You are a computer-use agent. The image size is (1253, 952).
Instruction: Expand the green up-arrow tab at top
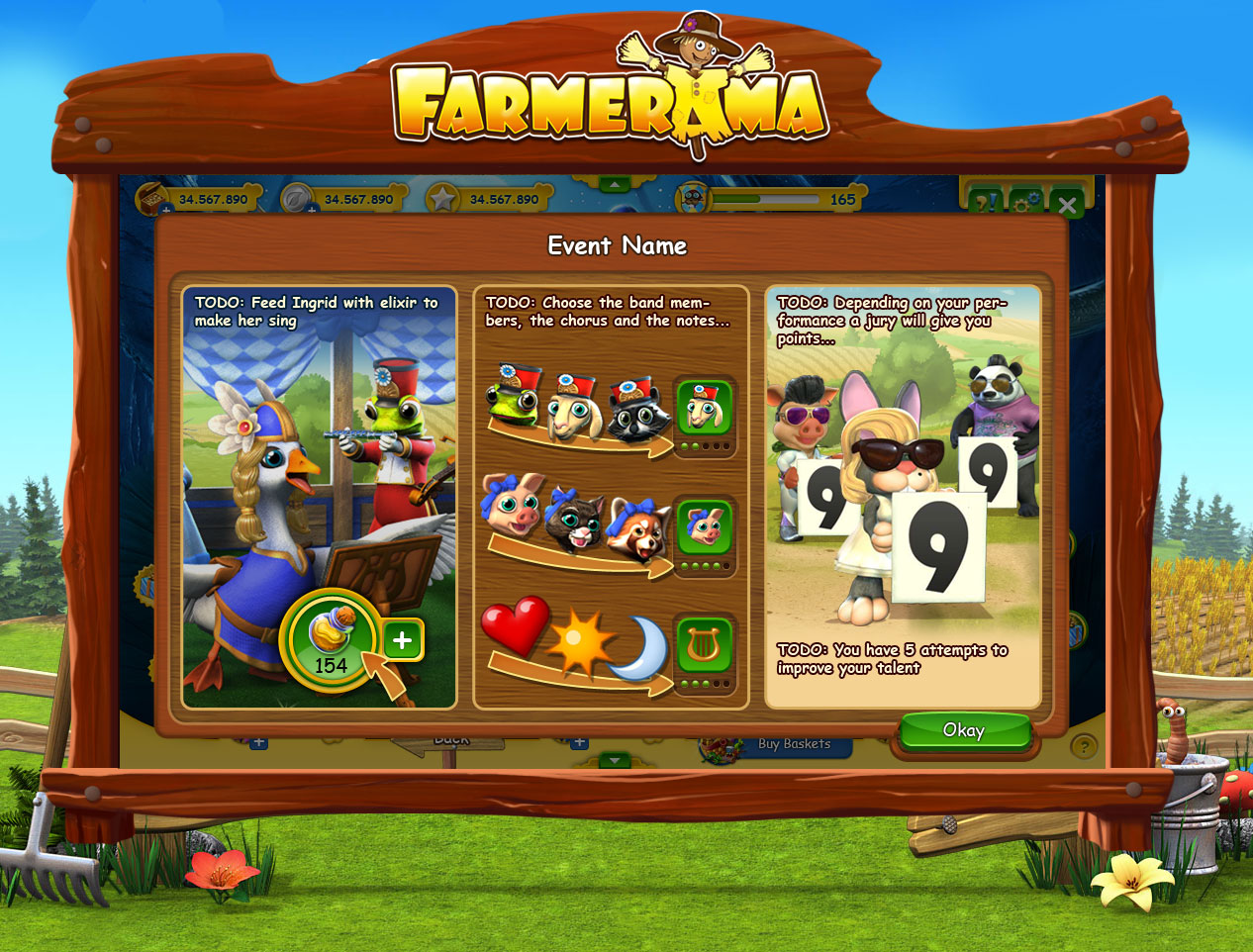(x=615, y=185)
